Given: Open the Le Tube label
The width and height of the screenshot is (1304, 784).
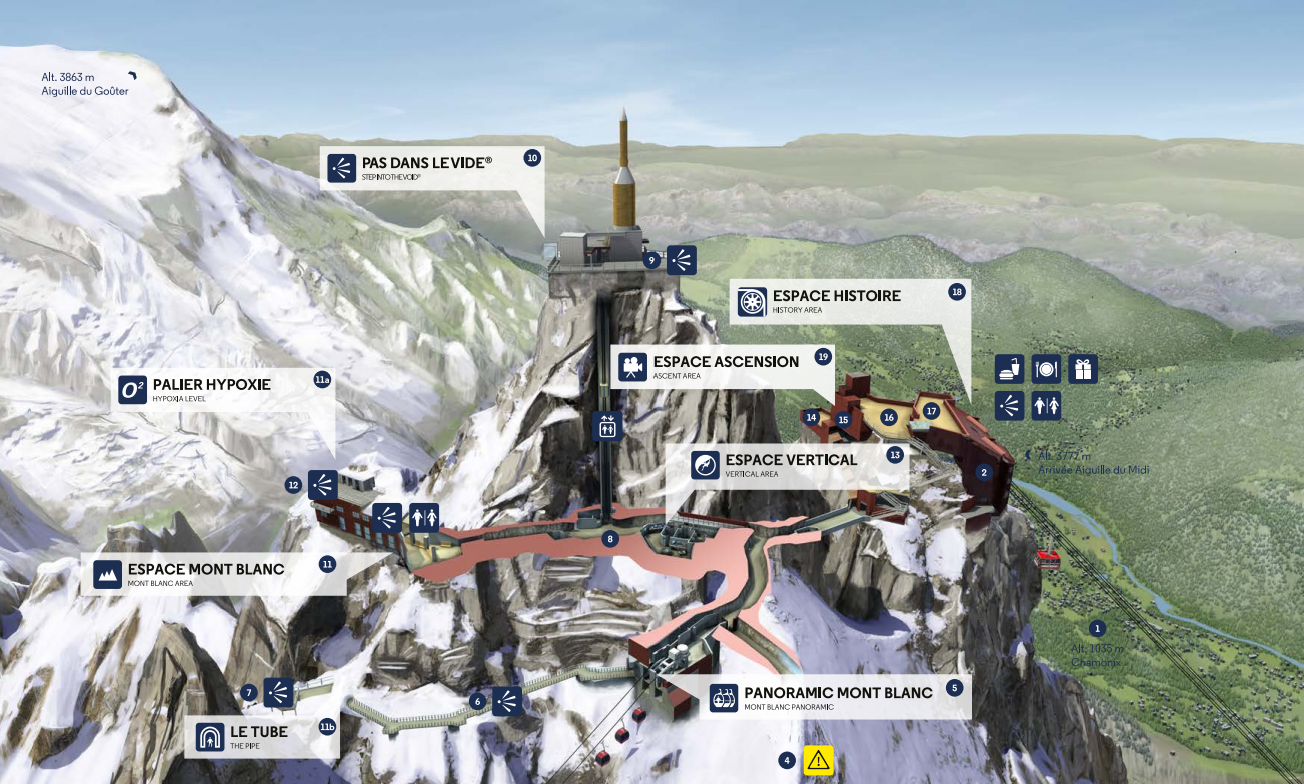Looking at the screenshot, I should (x=257, y=736).
